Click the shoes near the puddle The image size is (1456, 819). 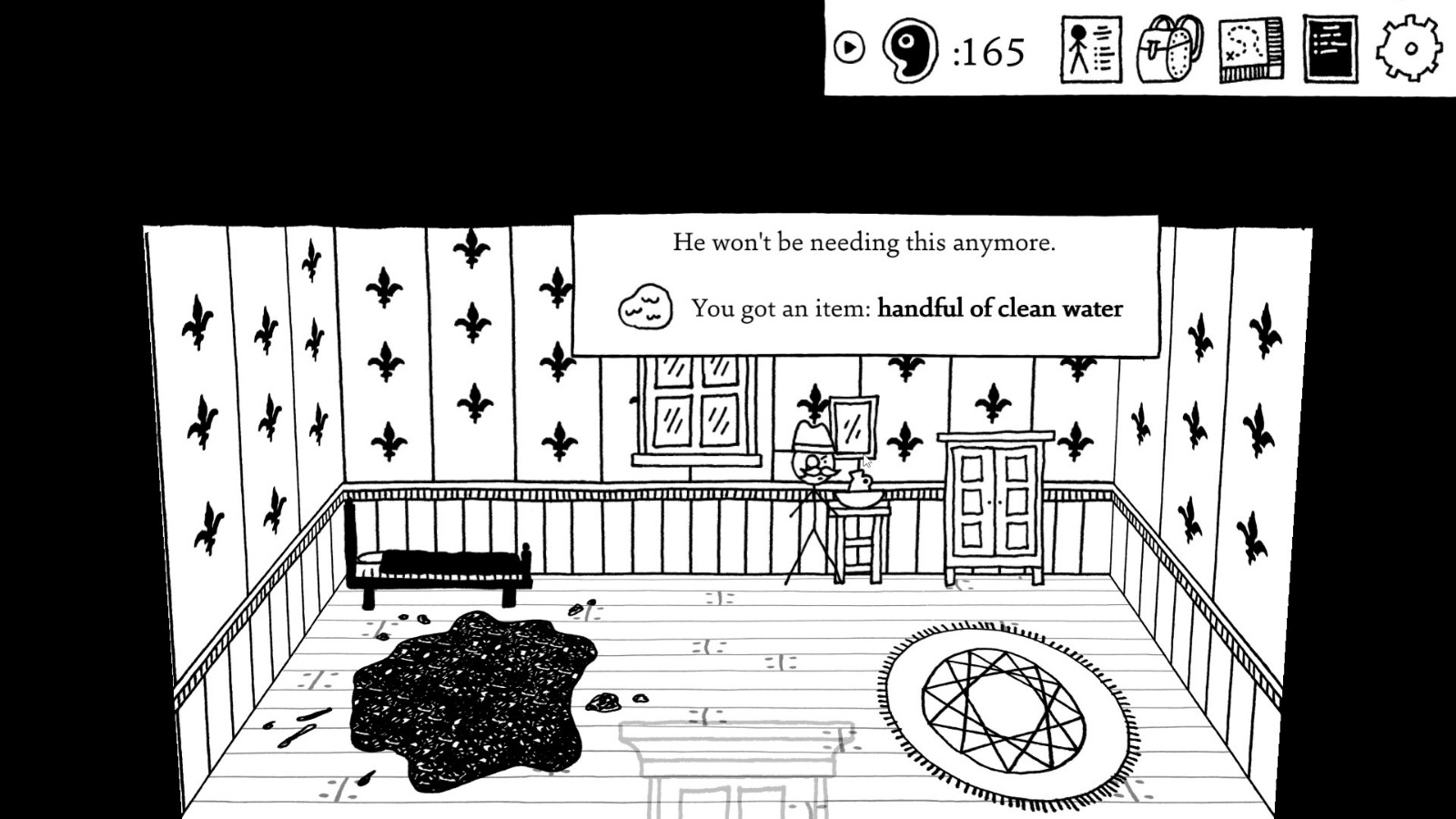(x=578, y=608)
